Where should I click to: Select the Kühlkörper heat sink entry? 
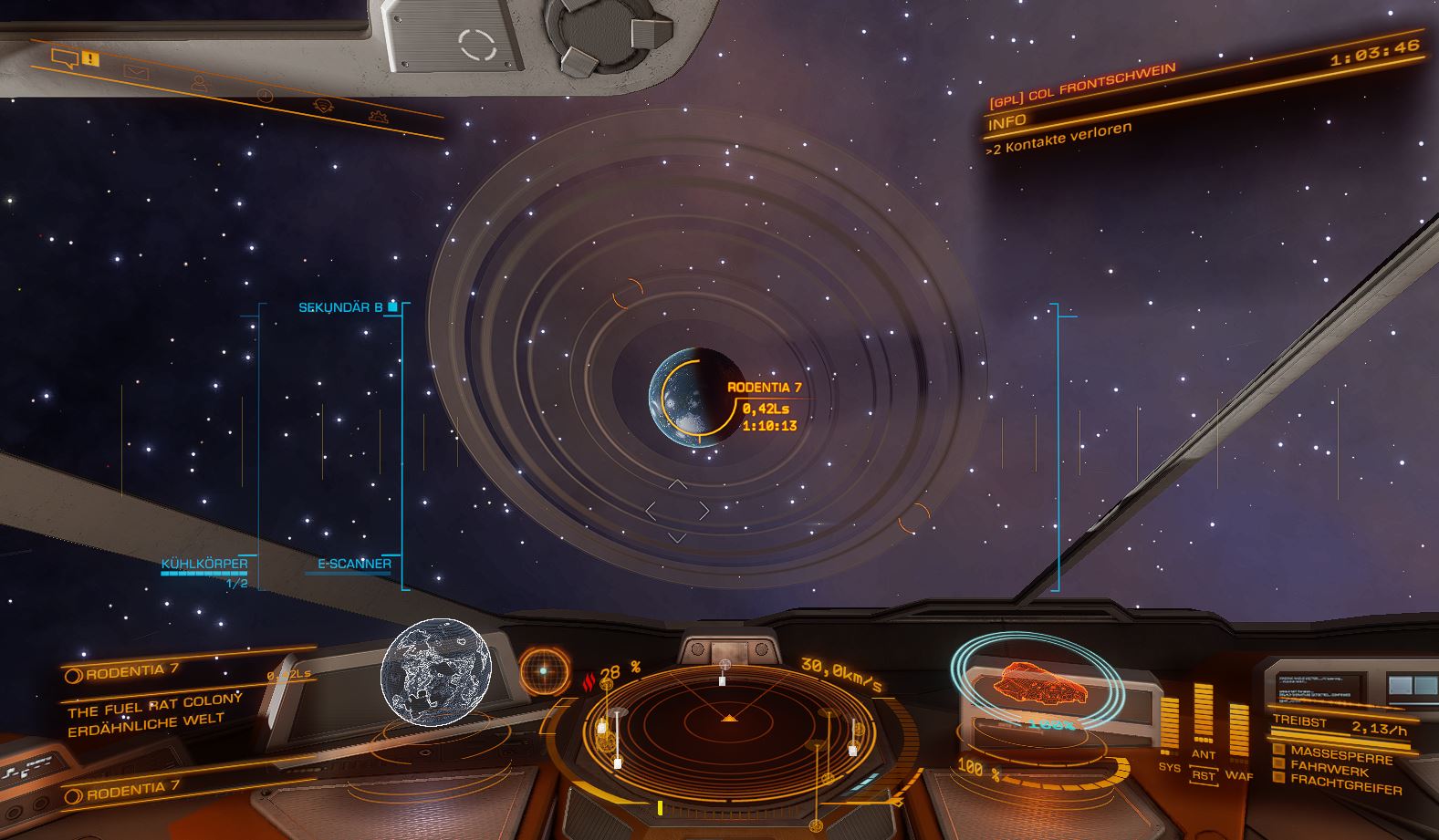[x=204, y=564]
